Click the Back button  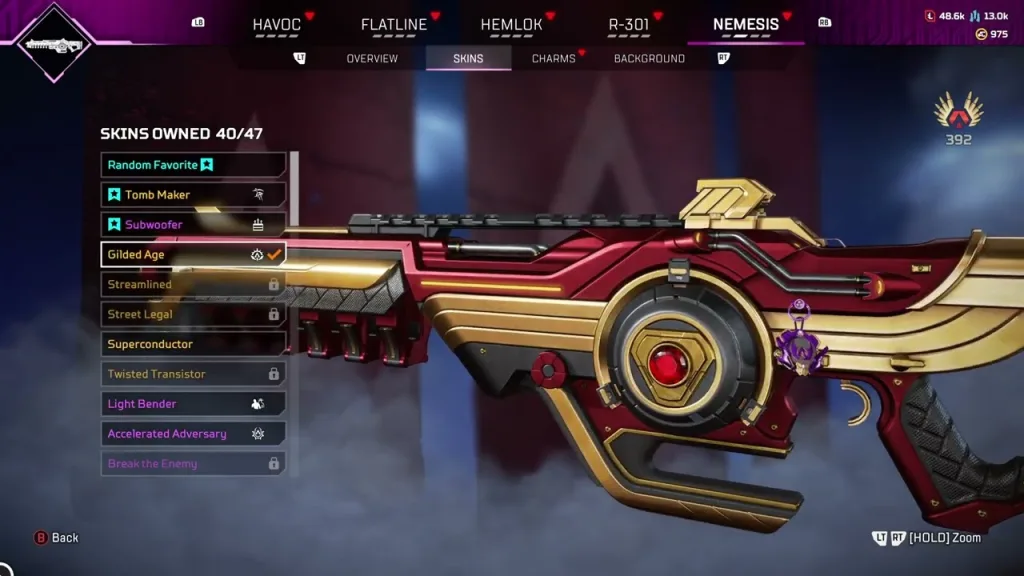point(57,538)
